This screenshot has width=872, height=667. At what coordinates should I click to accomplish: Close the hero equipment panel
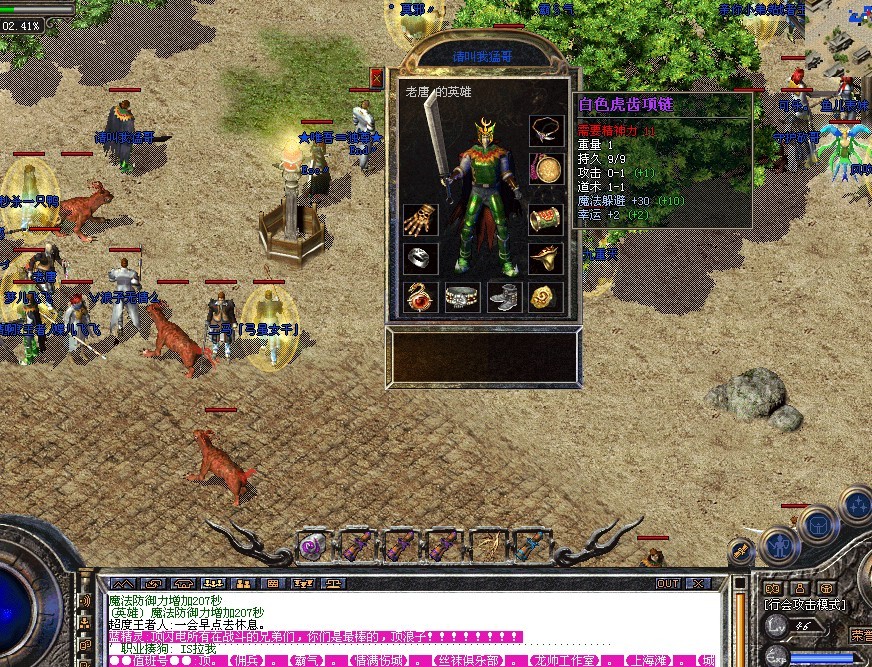(x=377, y=78)
